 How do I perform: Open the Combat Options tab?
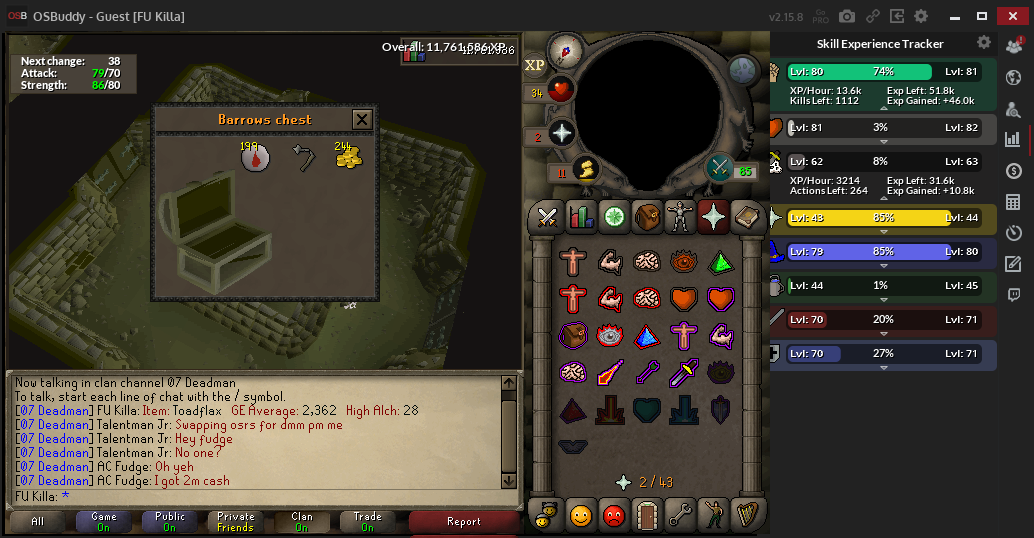[x=548, y=215]
